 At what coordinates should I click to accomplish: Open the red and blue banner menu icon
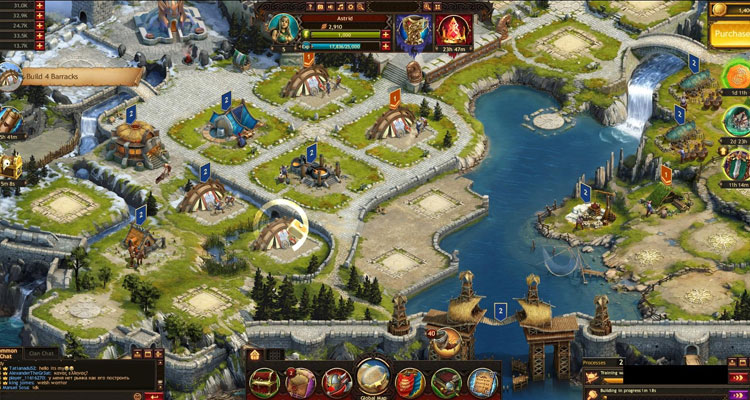tap(411, 381)
